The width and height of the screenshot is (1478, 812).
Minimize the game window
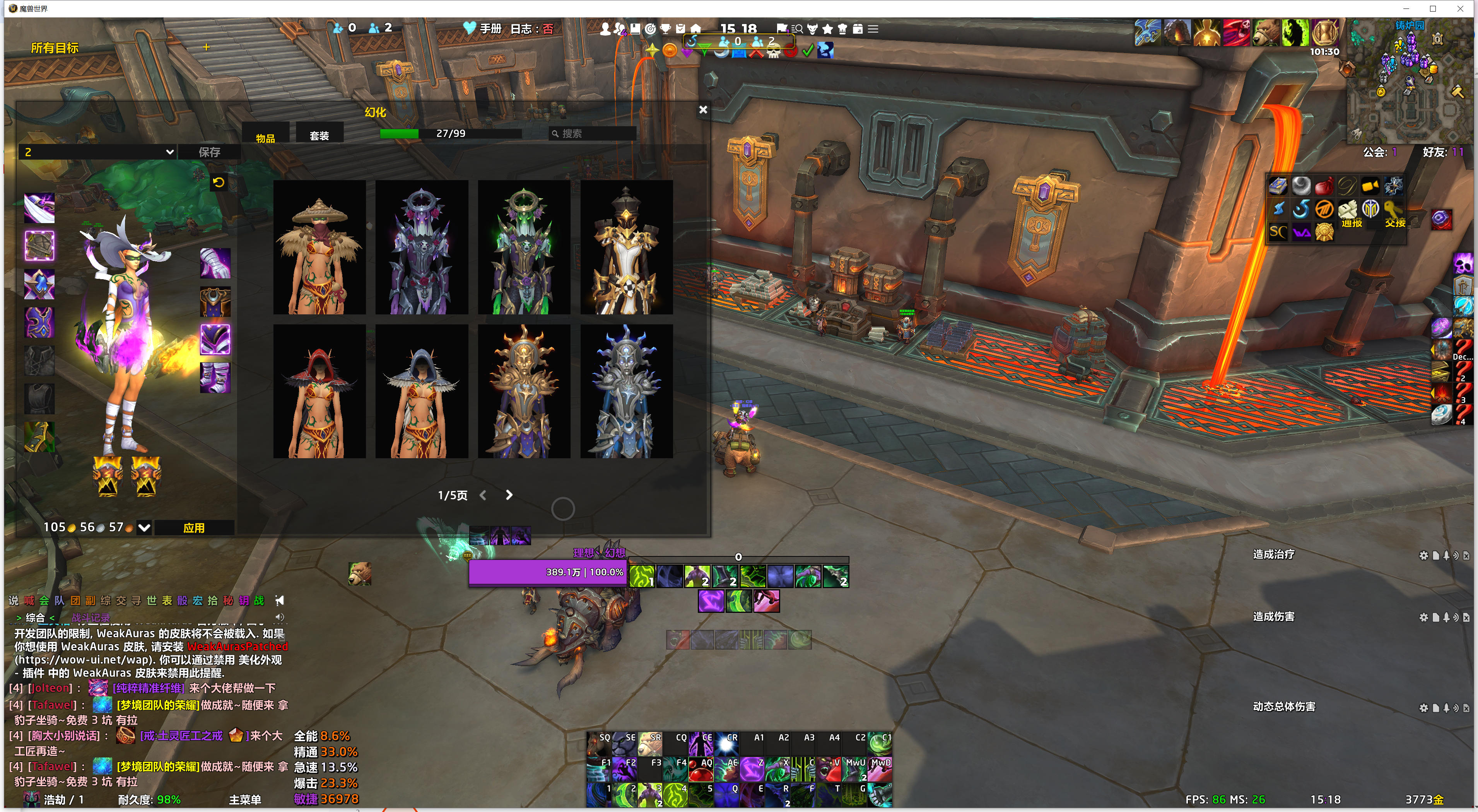tap(1406, 9)
